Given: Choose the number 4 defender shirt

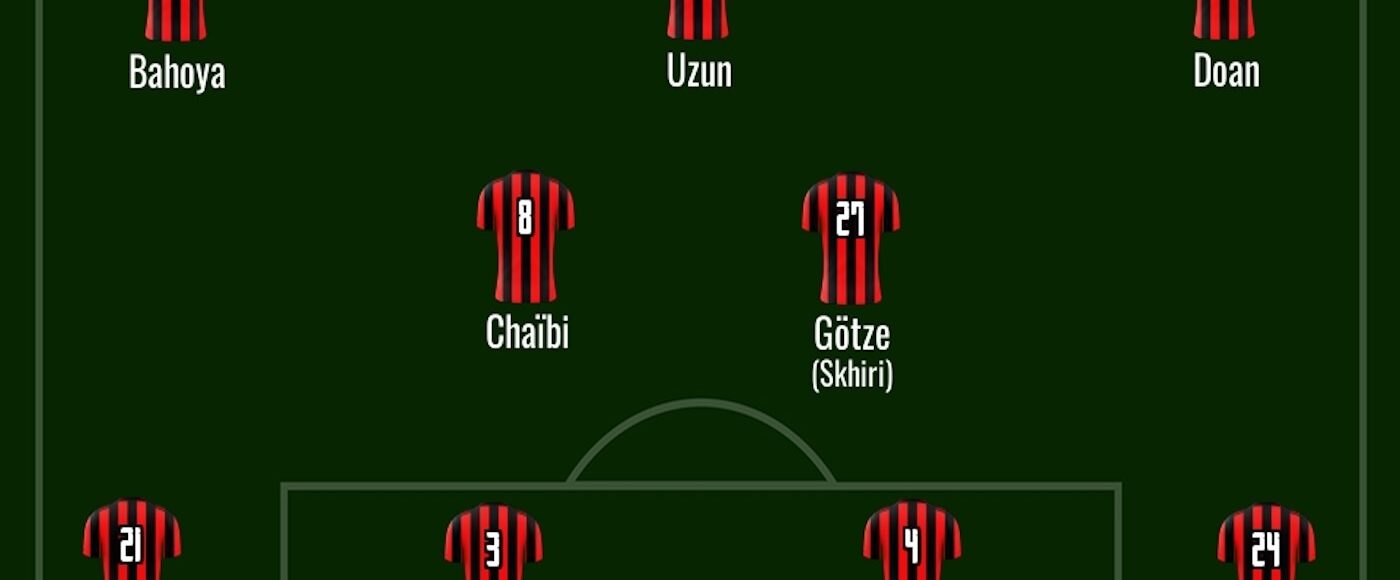Looking at the screenshot, I should 911,543.
